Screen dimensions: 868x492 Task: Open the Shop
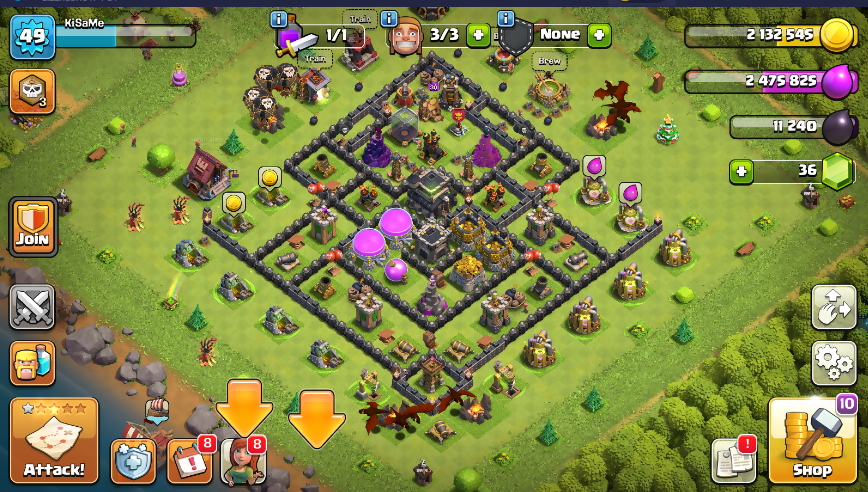811,439
